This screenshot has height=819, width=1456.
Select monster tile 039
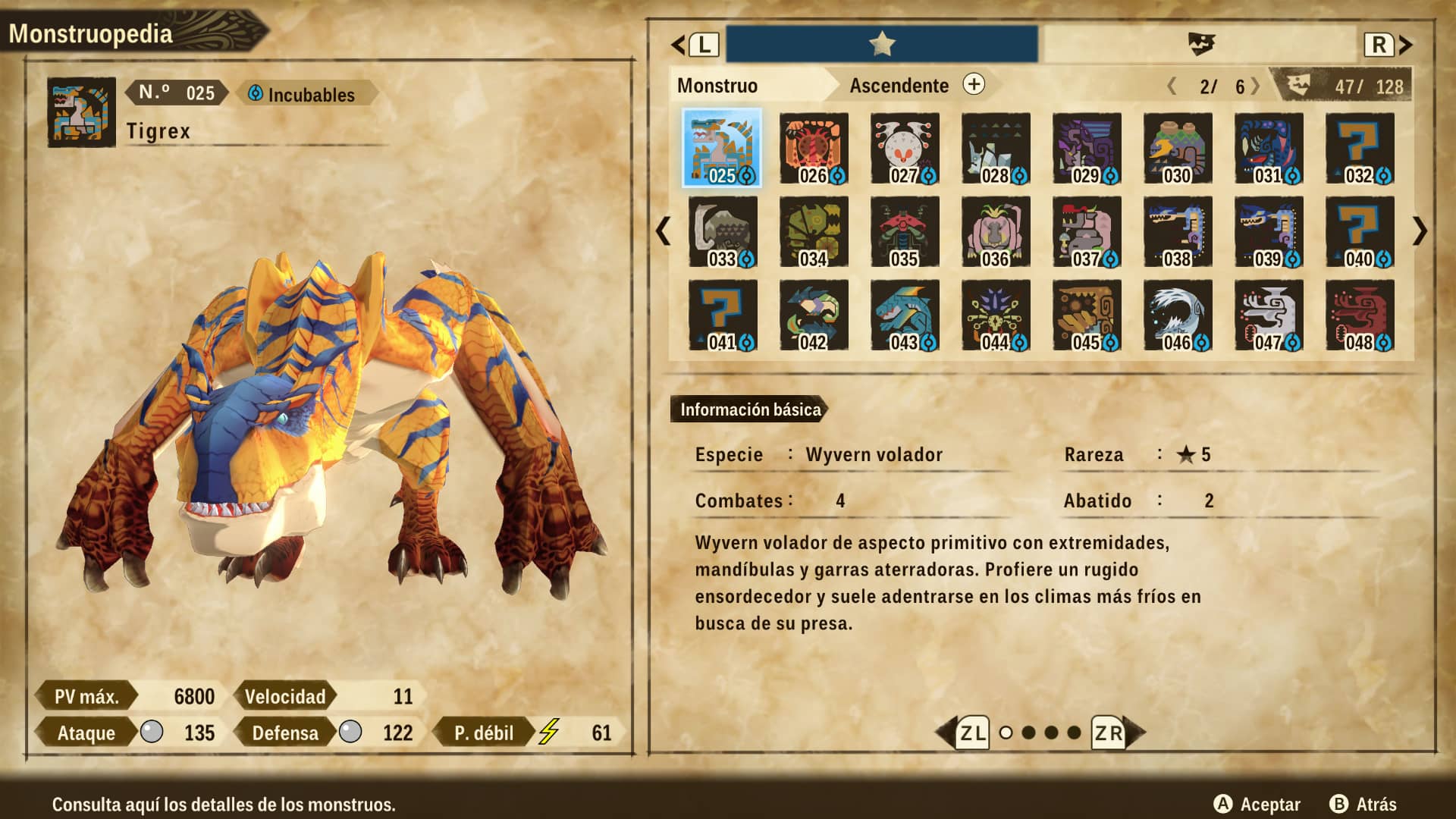tap(1269, 232)
